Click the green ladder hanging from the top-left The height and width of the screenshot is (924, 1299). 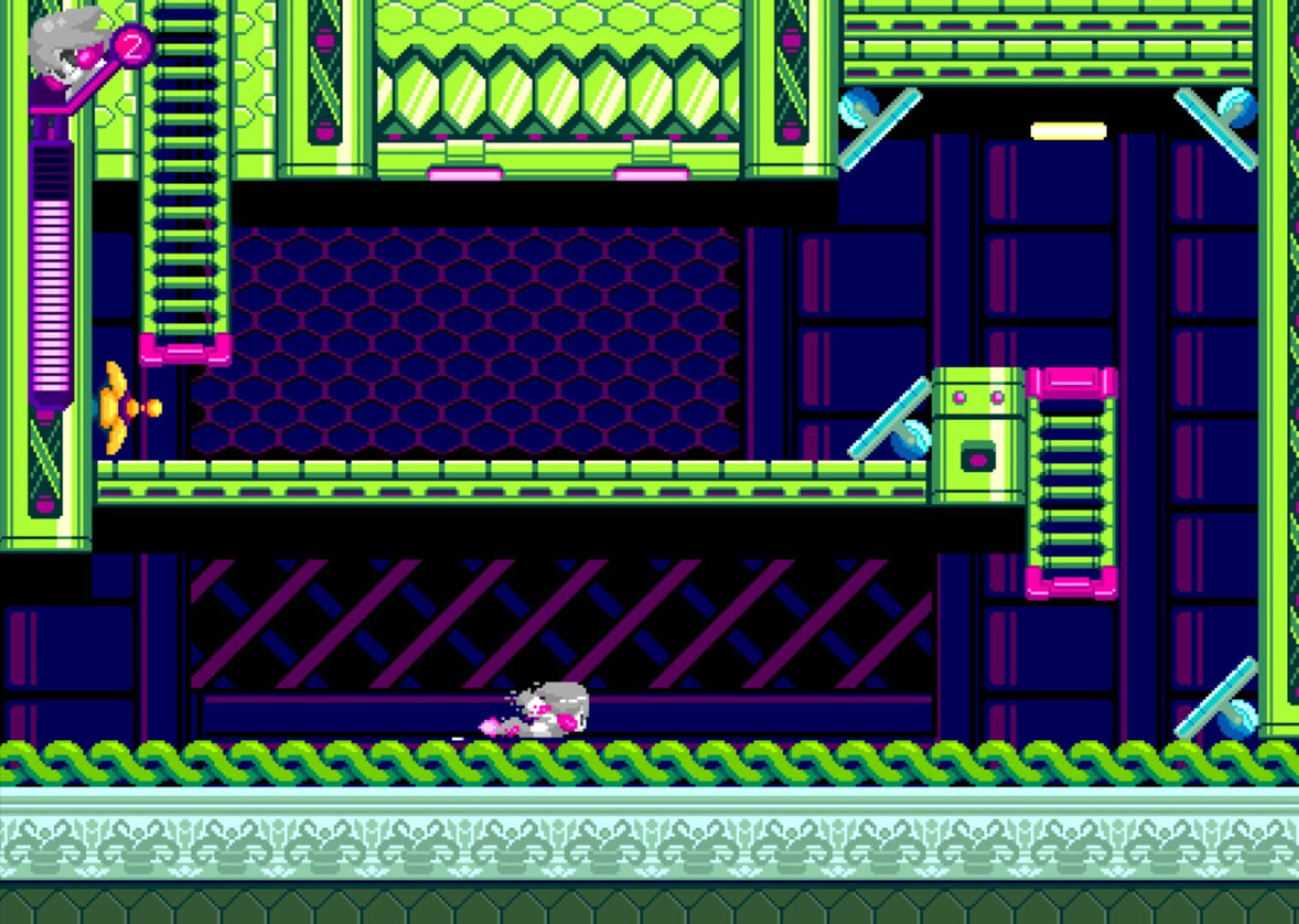tap(182, 171)
